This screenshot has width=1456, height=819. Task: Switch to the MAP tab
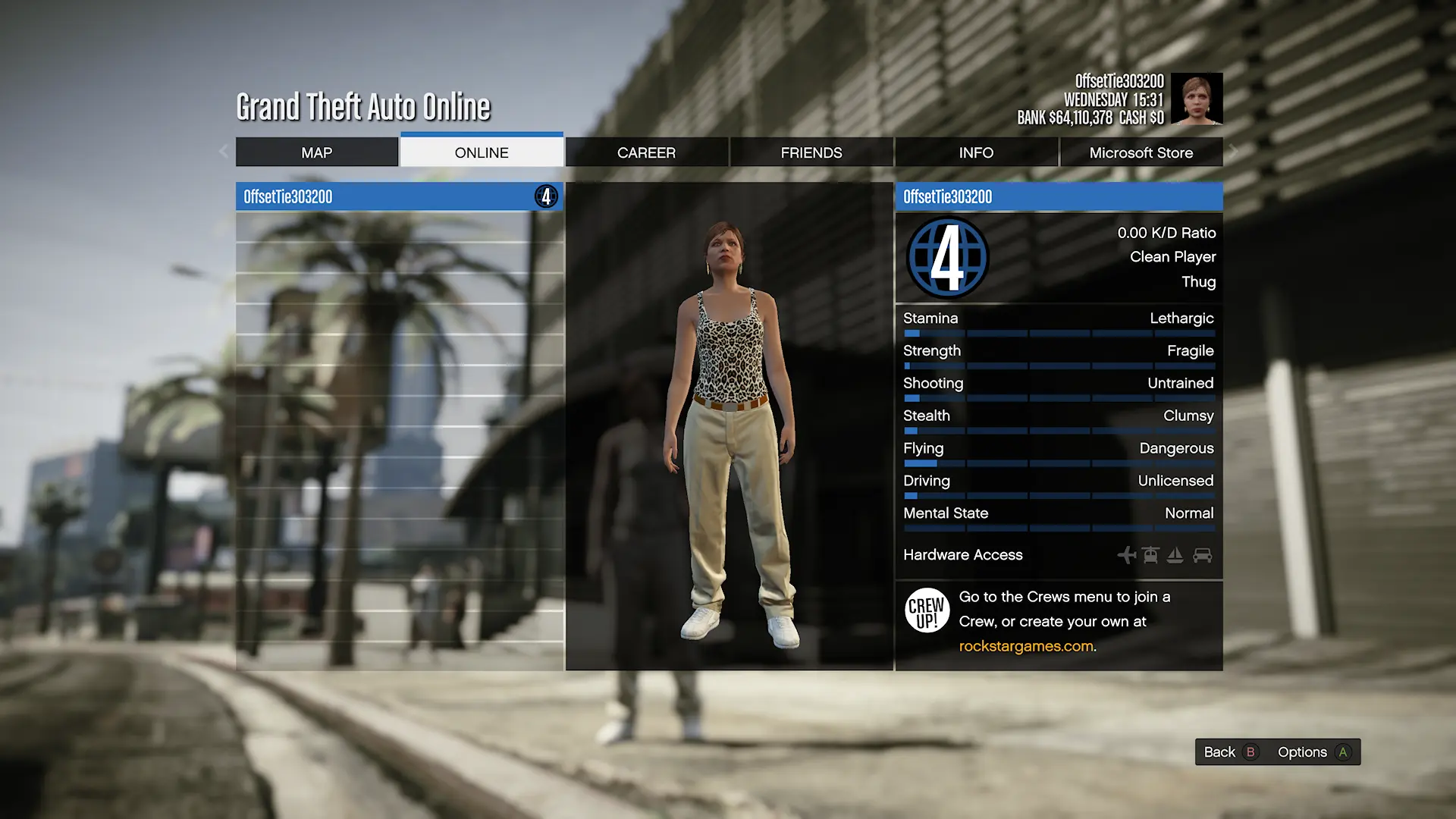[x=318, y=152]
